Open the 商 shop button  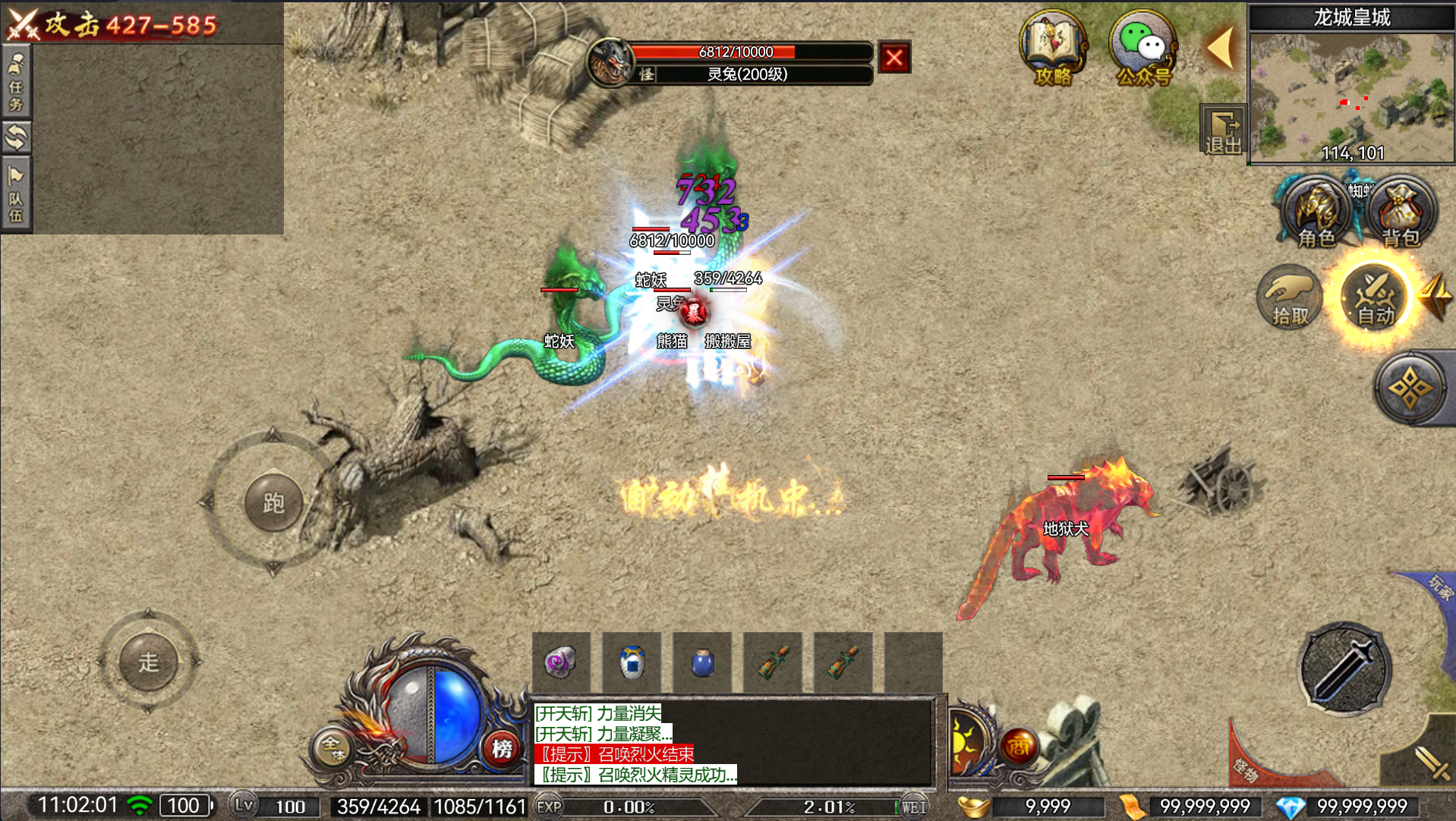point(1018,747)
